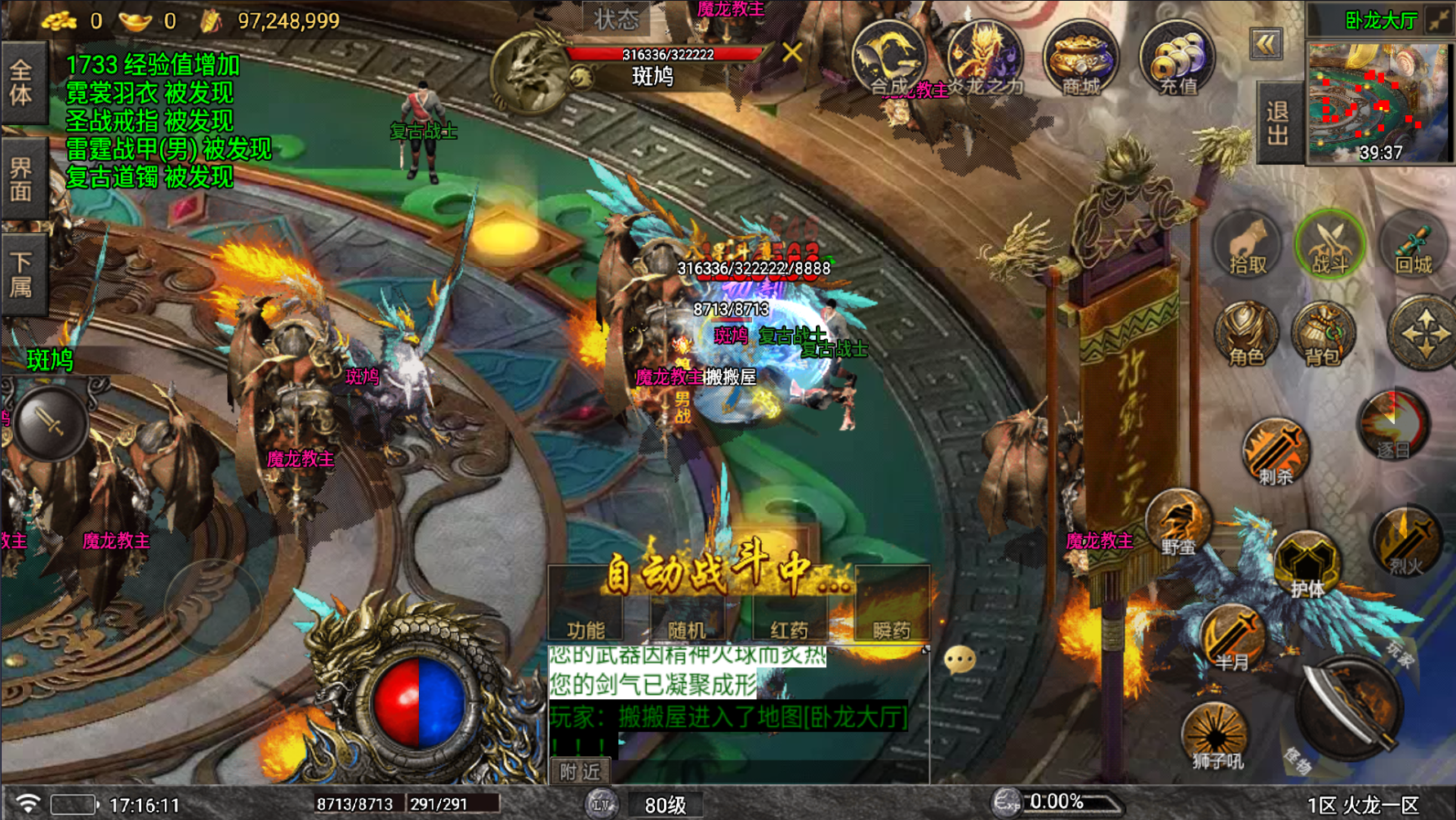The width and height of the screenshot is (1456, 820).
Task: Click the 退出 exit button
Action: (x=1278, y=123)
